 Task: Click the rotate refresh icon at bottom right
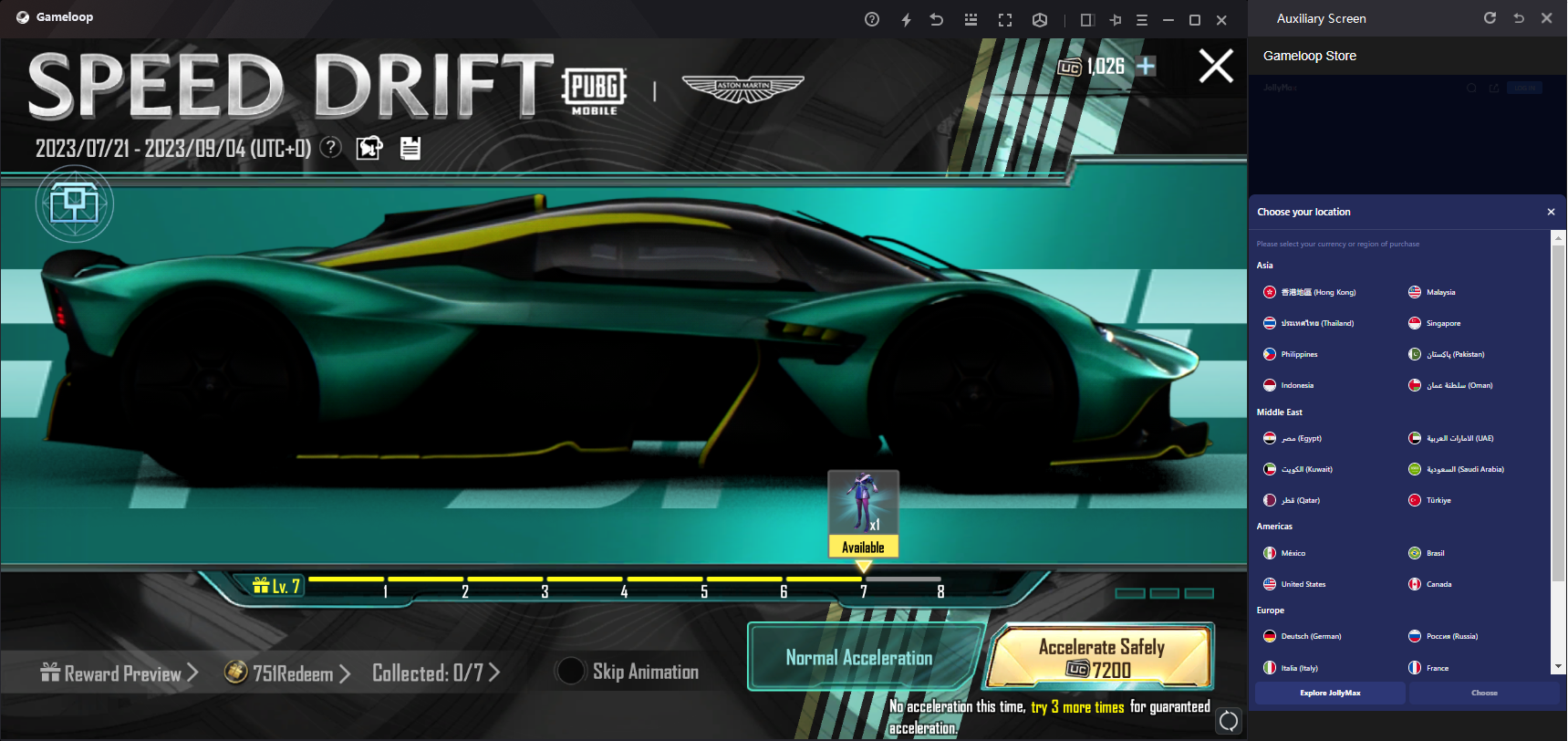point(1229,721)
